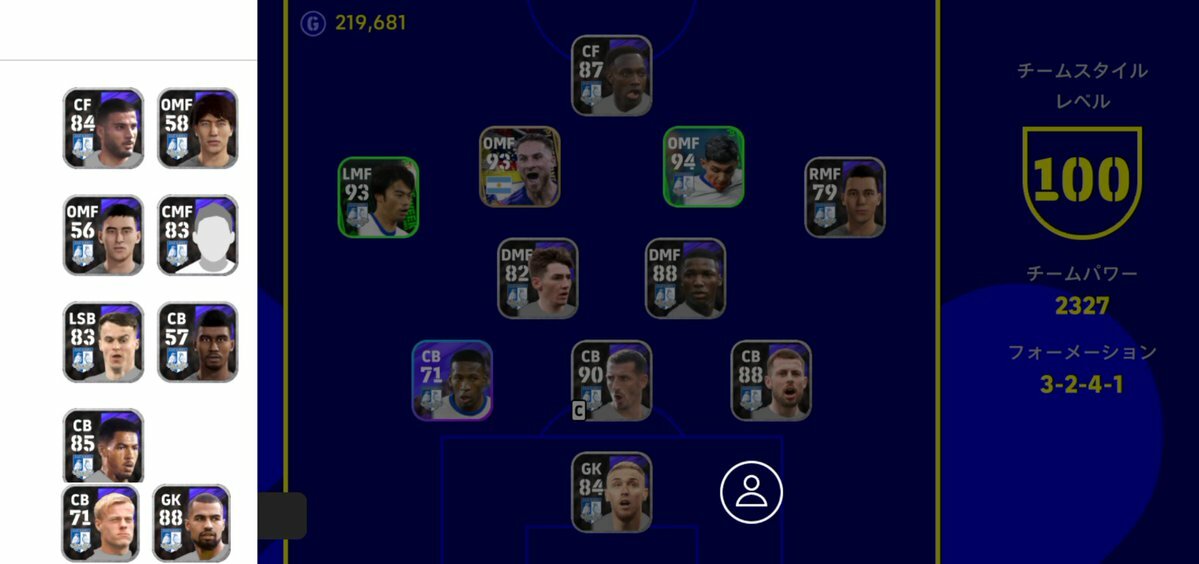Select the substitute CB 57 card
This screenshot has width=1199, height=564.
tap(198, 342)
